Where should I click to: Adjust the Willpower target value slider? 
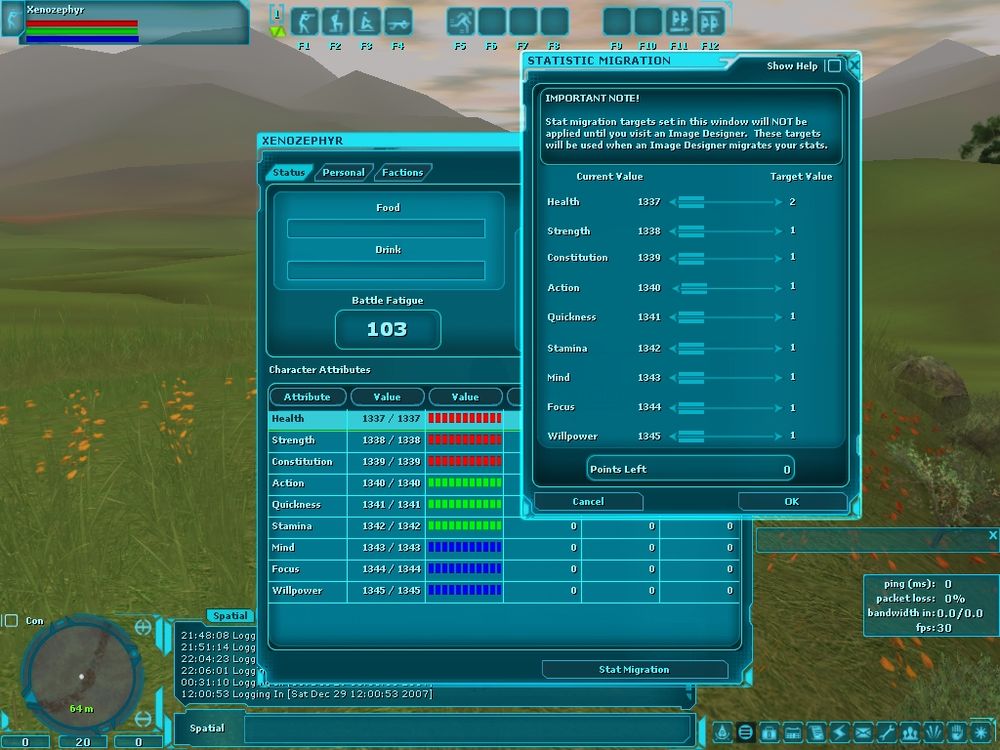[x=692, y=436]
